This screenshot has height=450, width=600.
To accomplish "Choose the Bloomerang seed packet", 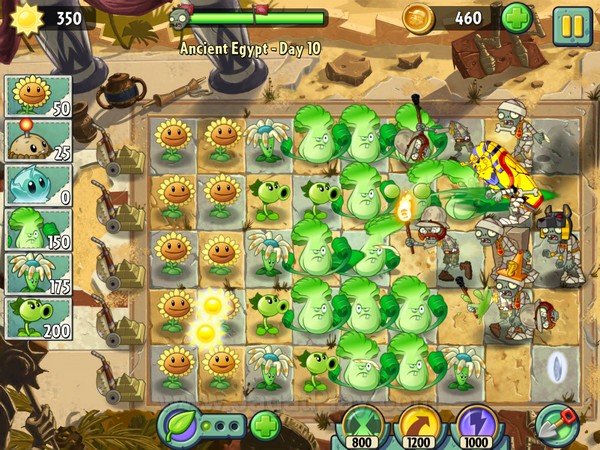I will click(x=38, y=274).
